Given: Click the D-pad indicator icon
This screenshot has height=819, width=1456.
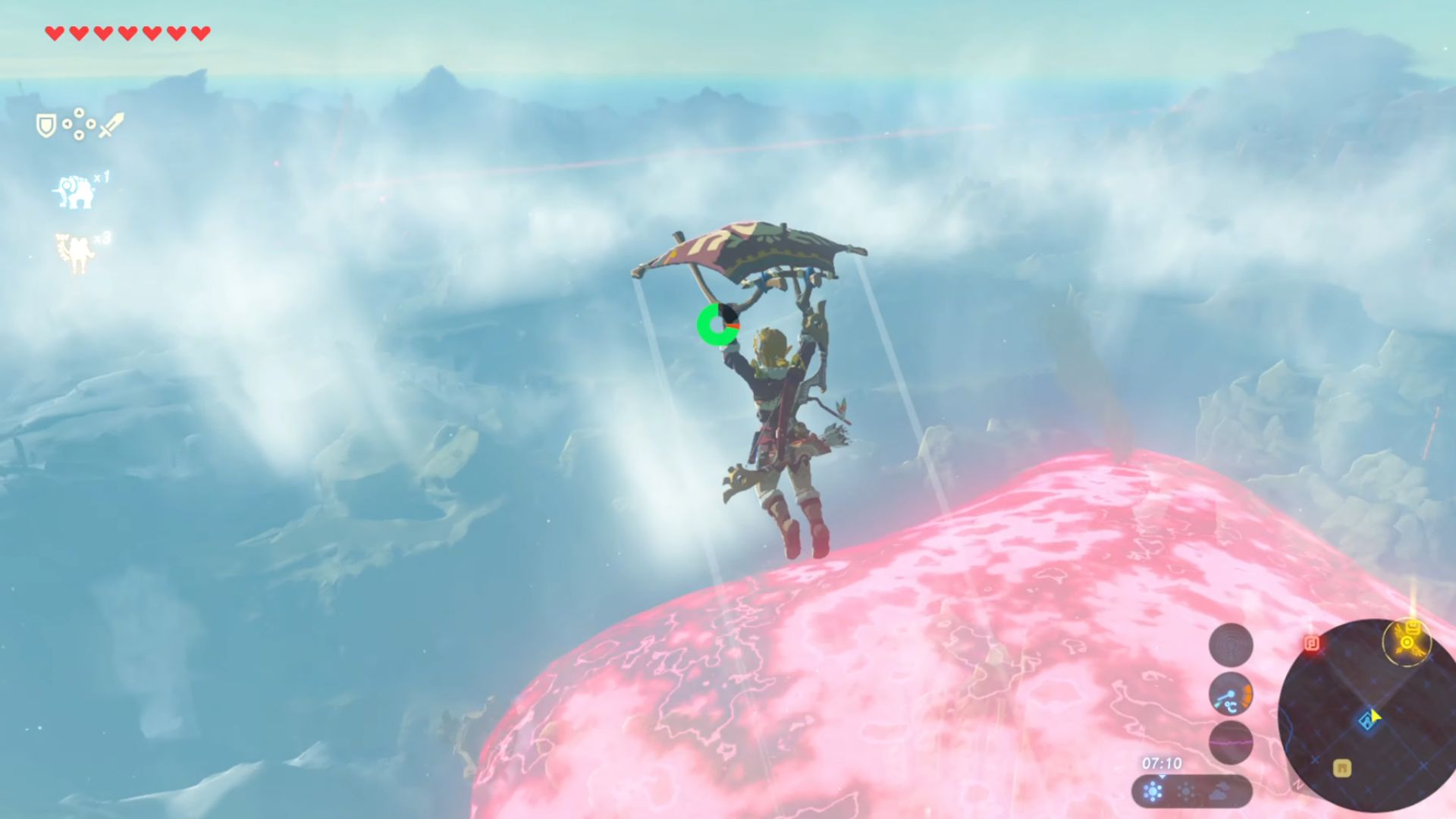Looking at the screenshot, I should 79,124.
